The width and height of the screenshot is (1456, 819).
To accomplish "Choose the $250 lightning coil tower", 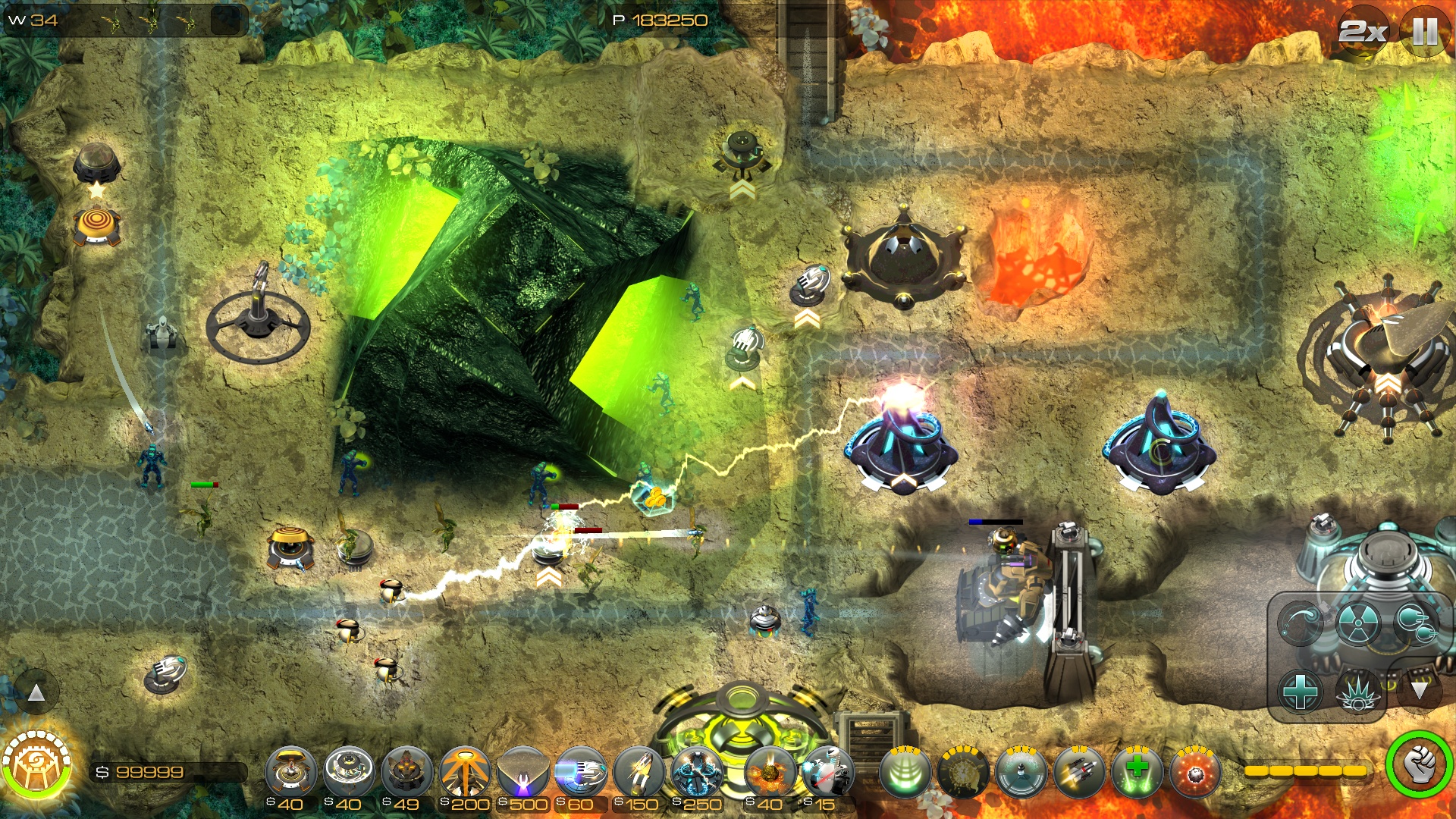I will [697, 773].
